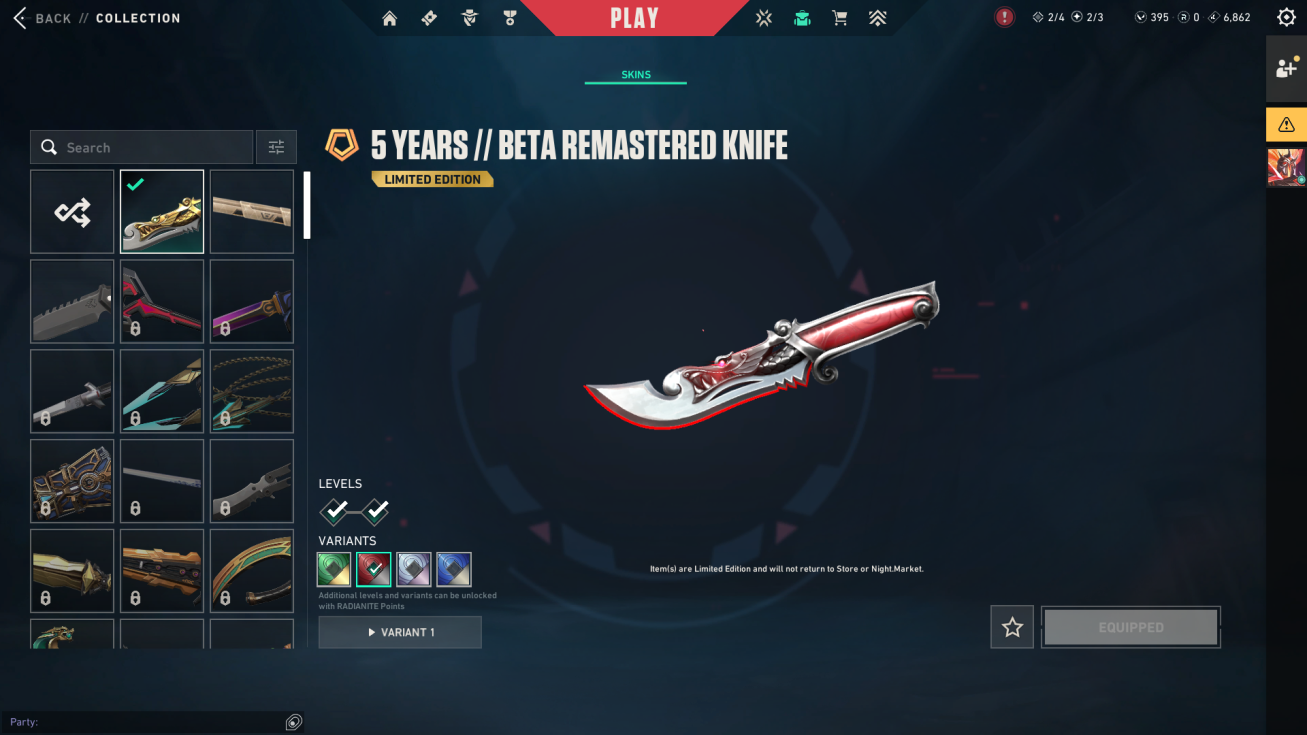
Task: Toggle the favorite star button
Action: click(1012, 627)
